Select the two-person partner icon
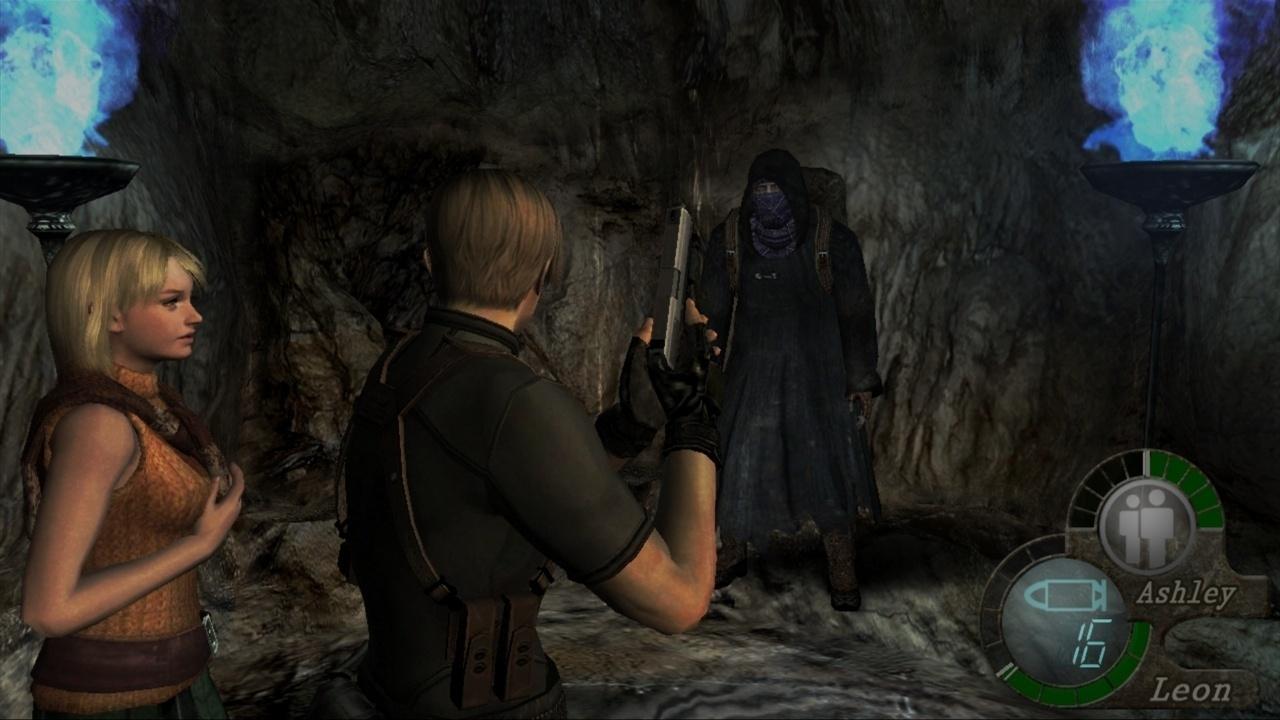The image size is (1280, 720). tap(1149, 529)
